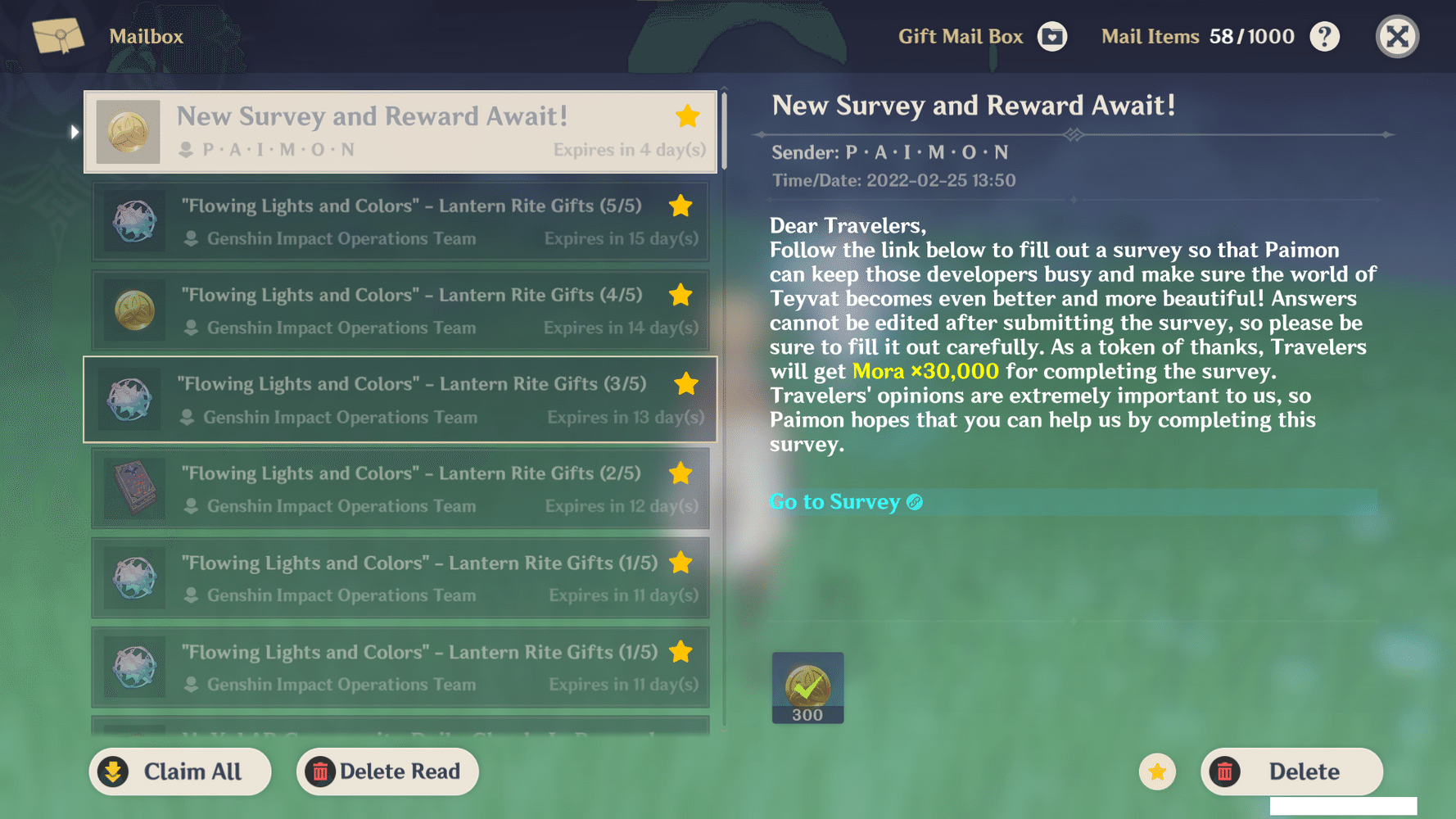Open the Go to Survey link
The image size is (1456, 819).
[x=834, y=501]
